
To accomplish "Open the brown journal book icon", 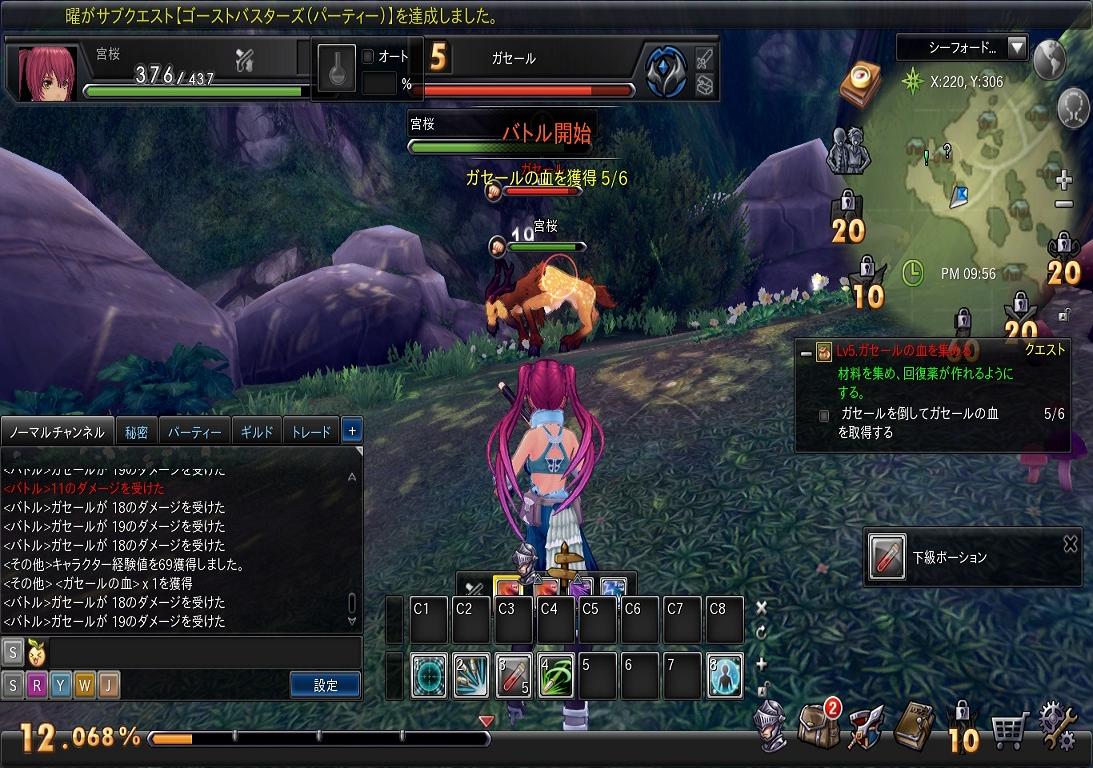I will point(914,726).
